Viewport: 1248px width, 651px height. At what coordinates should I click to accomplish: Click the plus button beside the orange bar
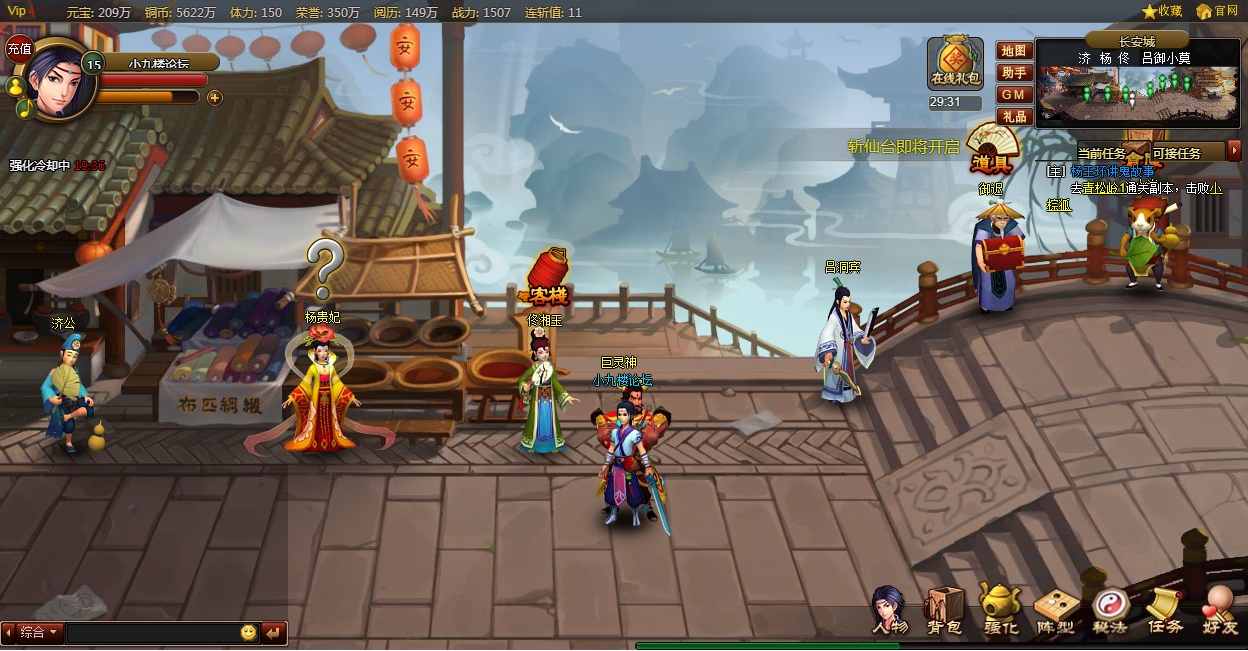click(214, 97)
